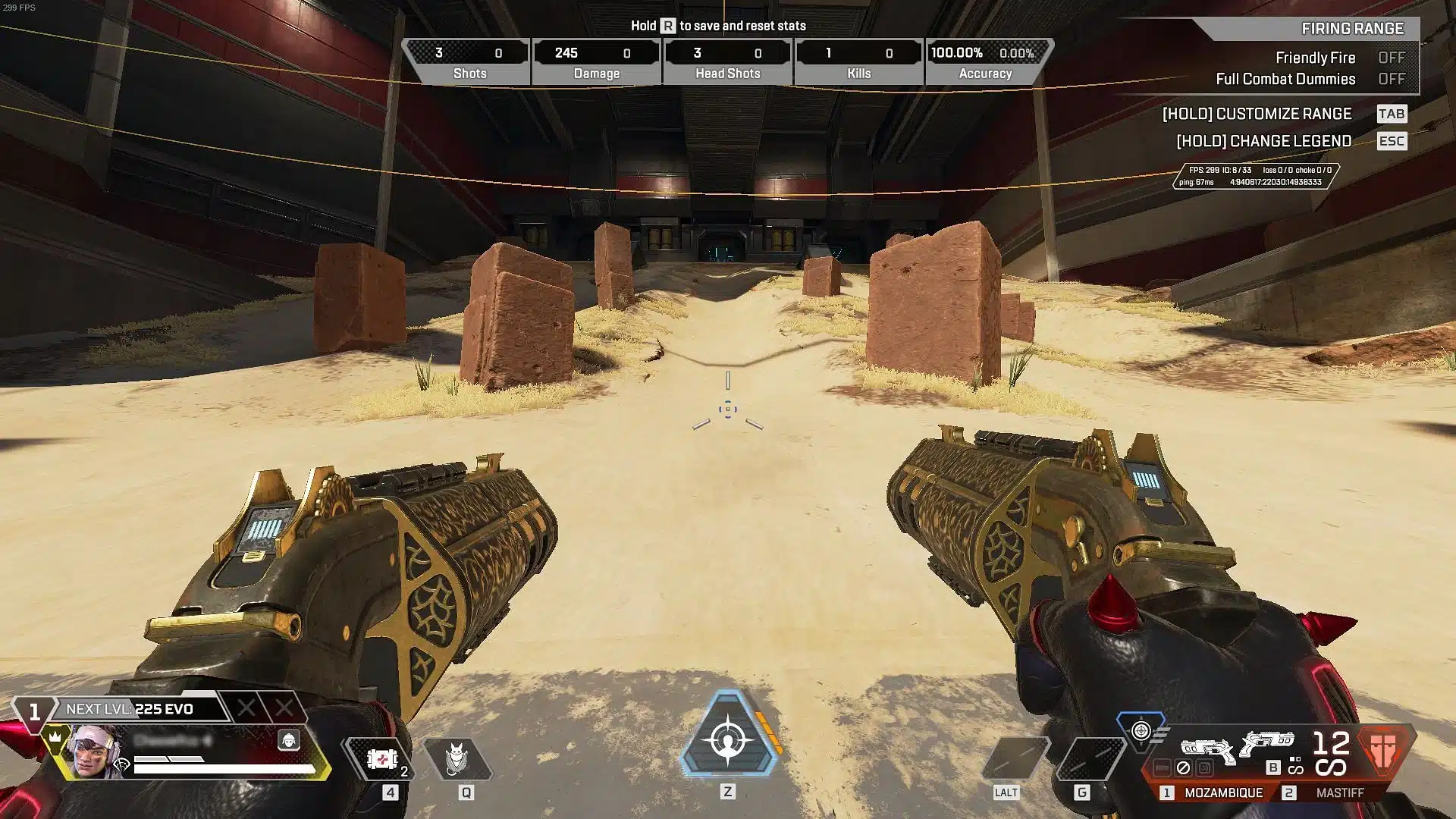Expand the Shots statistics panel
This screenshot has height=819, width=1456.
click(469, 61)
